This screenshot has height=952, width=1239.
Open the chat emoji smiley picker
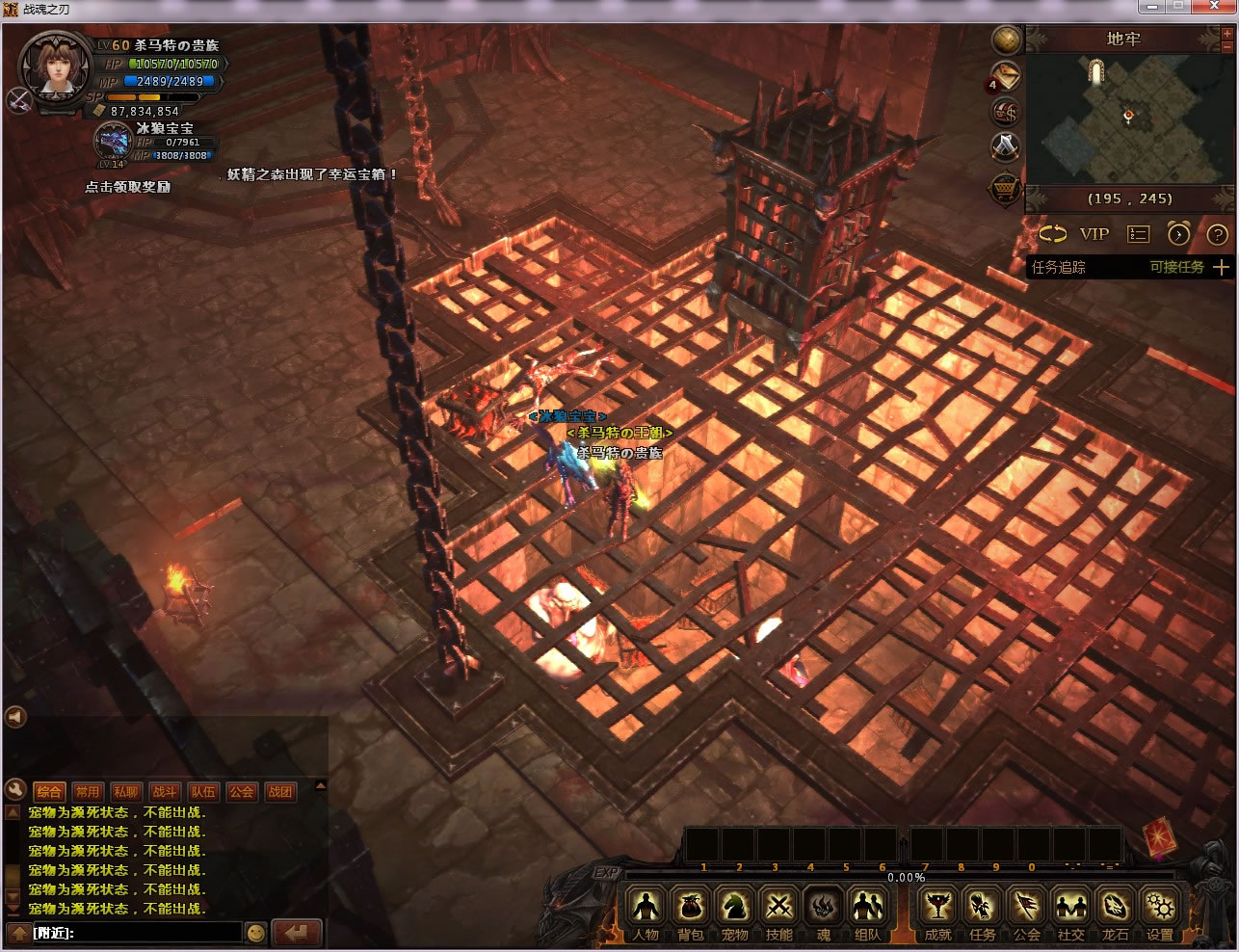(255, 933)
